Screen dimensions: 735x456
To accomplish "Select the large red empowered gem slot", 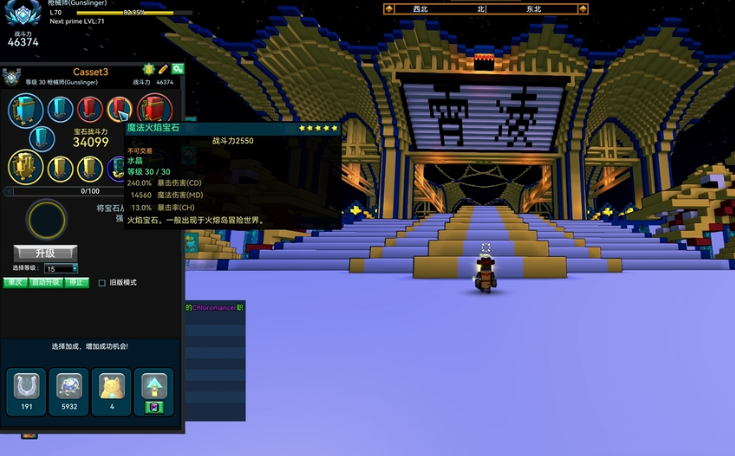I will coord(154,109).
